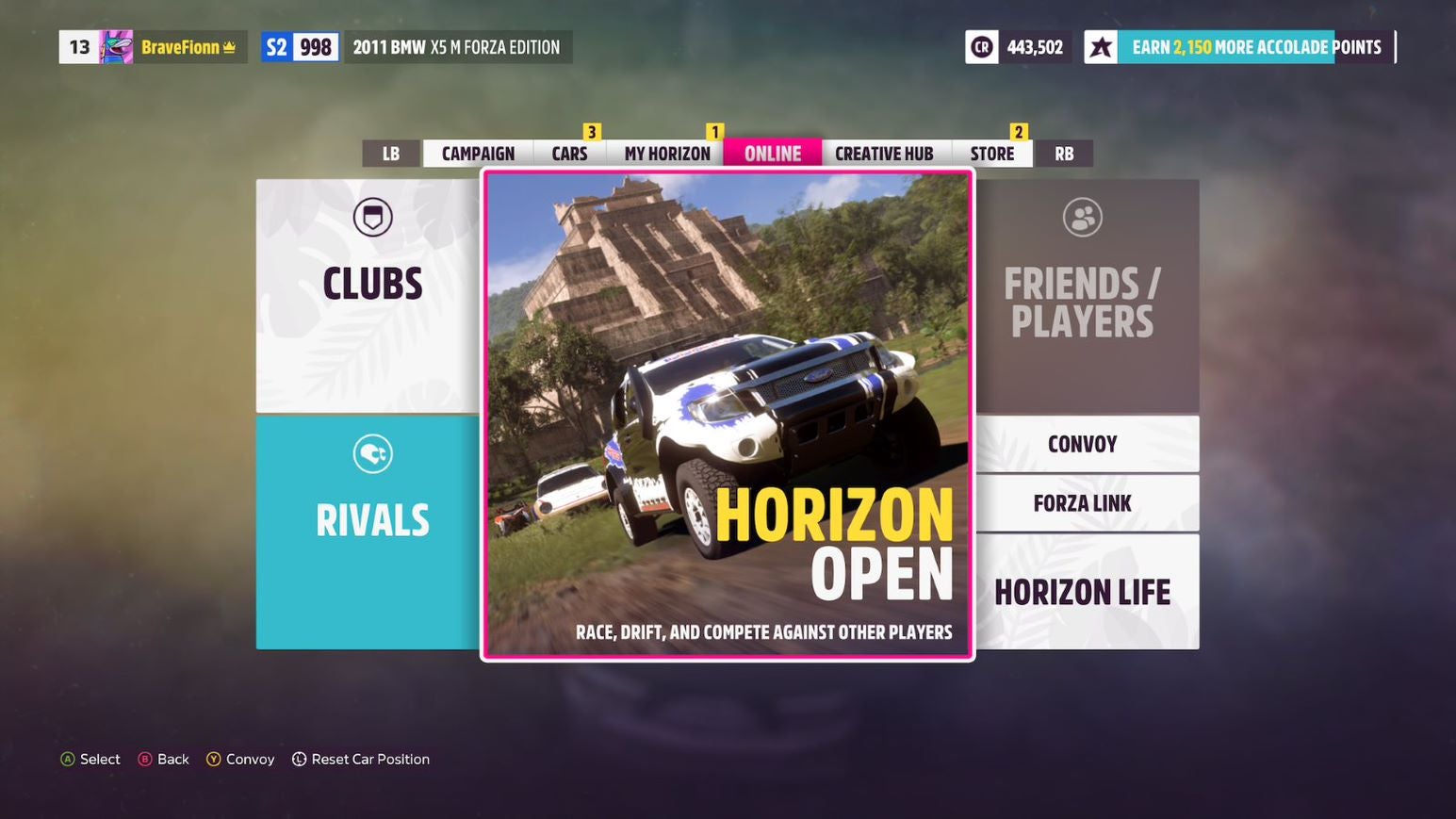Click the Clubs shield icon
The height and width of the screenshot is (819, 1456).
pyautogui.click(x=374, y=217)
